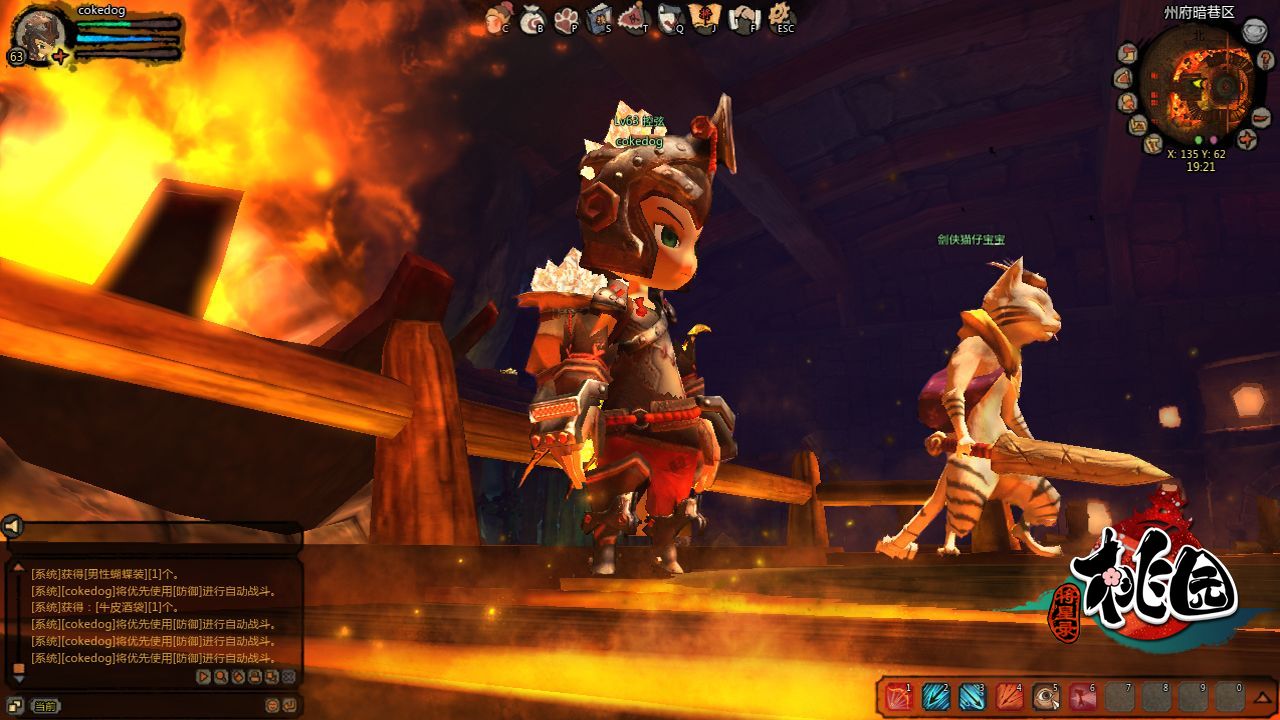
Task: Expand the hotbar with the triangle arrow
Action: (1263, 696)
